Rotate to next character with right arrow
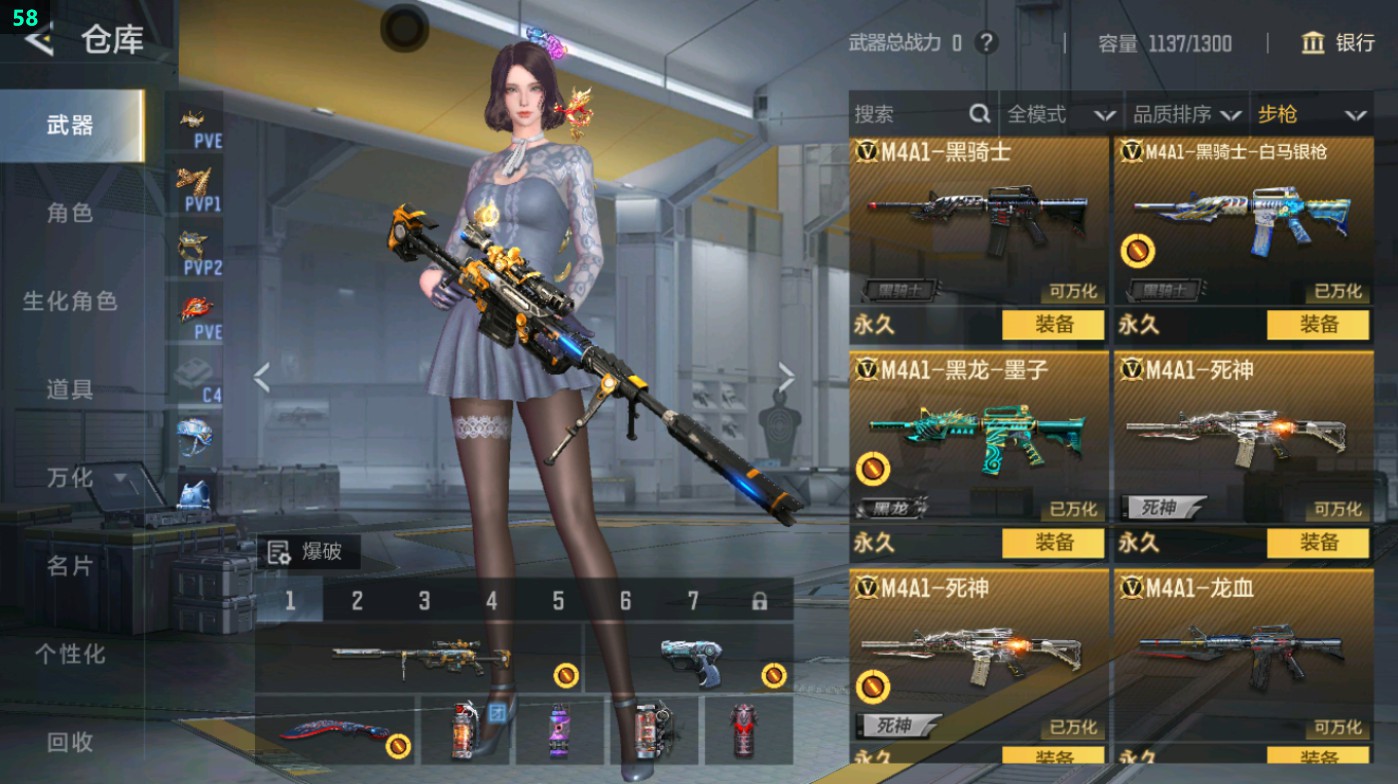 point(786,378)
